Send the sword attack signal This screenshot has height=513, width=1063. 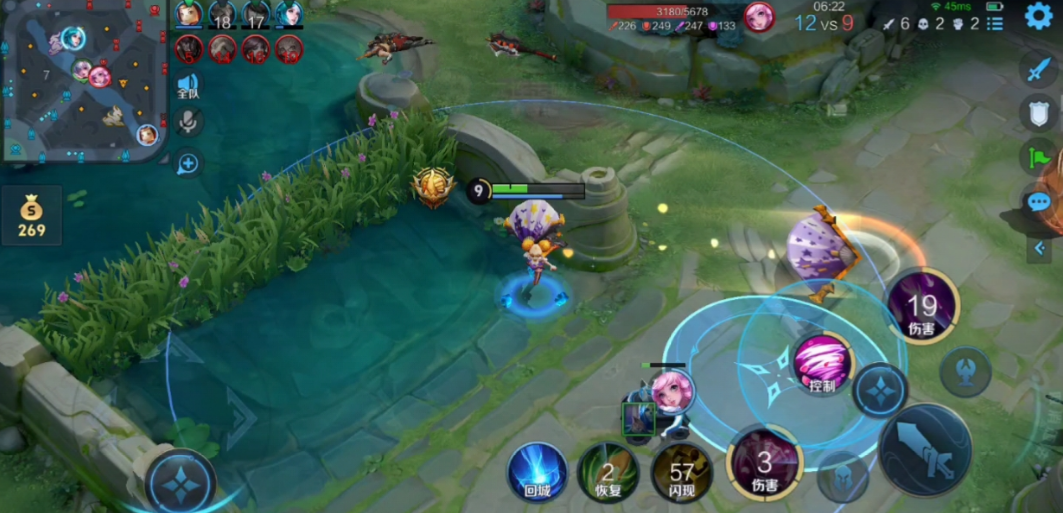pyautogui.click(x=1039, y=69)
